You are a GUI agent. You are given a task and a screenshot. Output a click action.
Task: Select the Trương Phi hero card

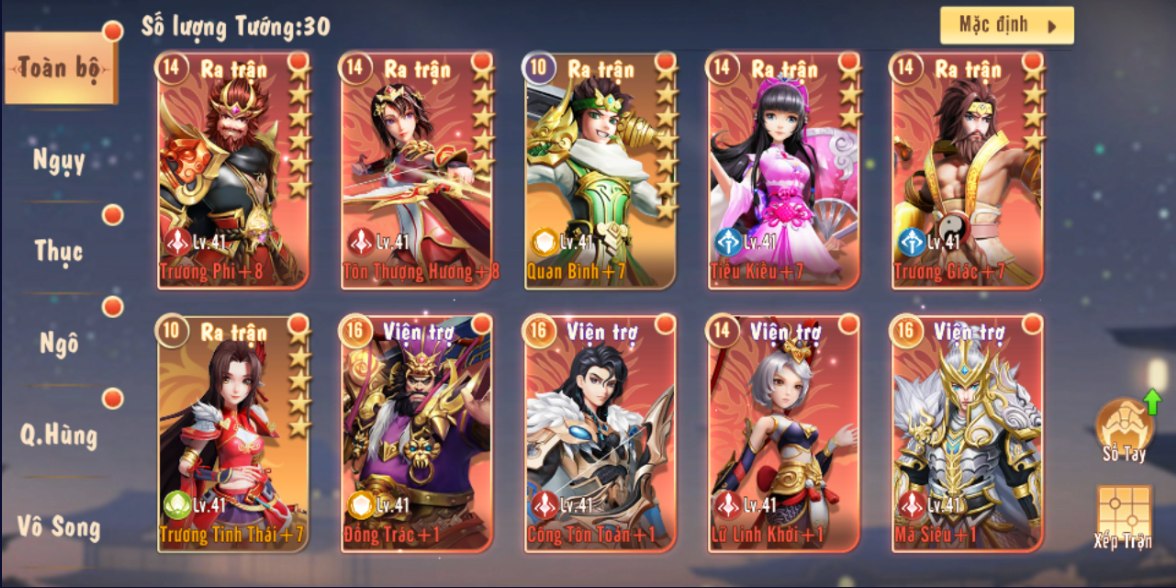233,170
